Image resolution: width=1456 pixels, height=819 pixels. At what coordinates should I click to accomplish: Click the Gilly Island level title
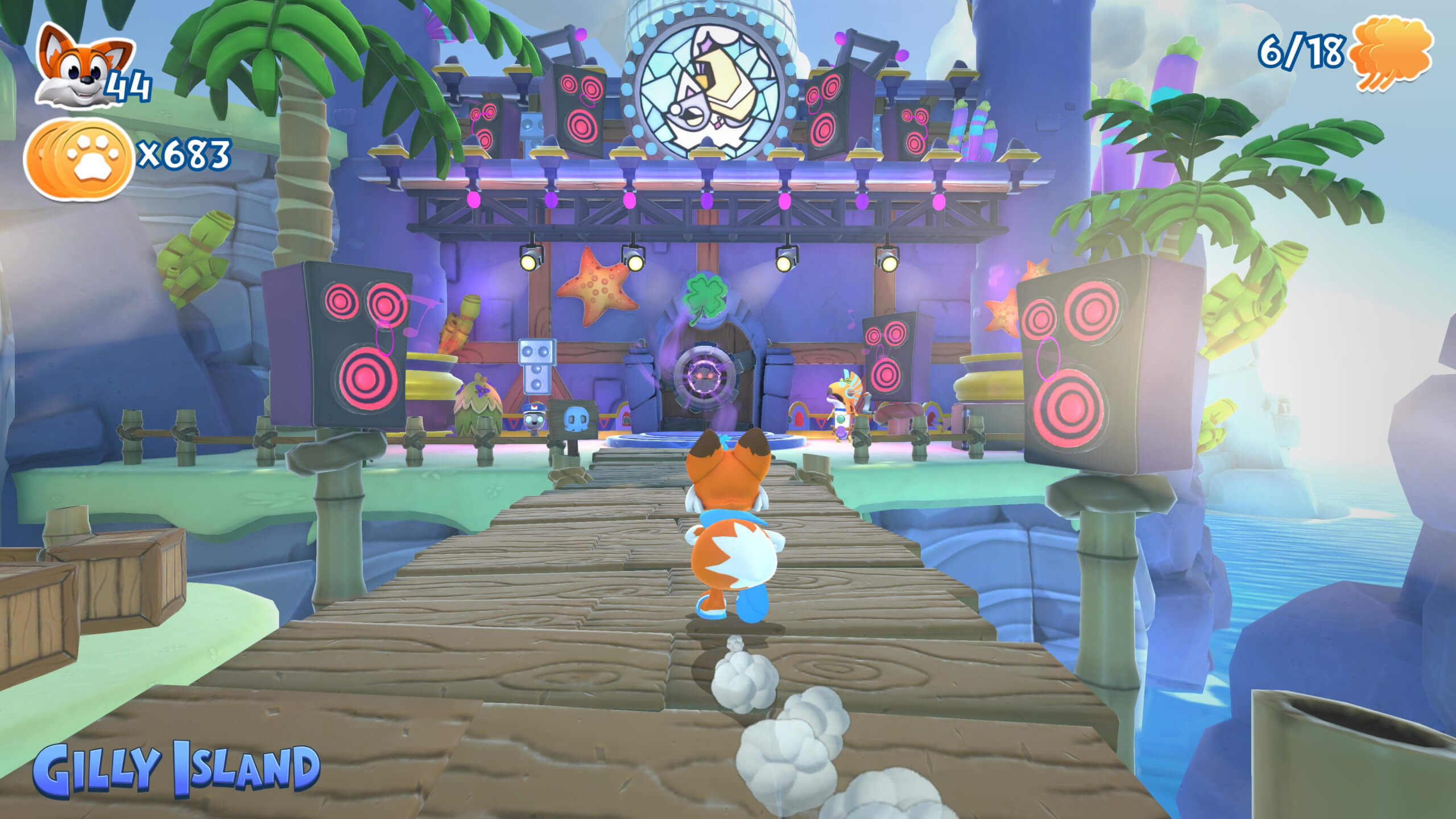point(179,769)
